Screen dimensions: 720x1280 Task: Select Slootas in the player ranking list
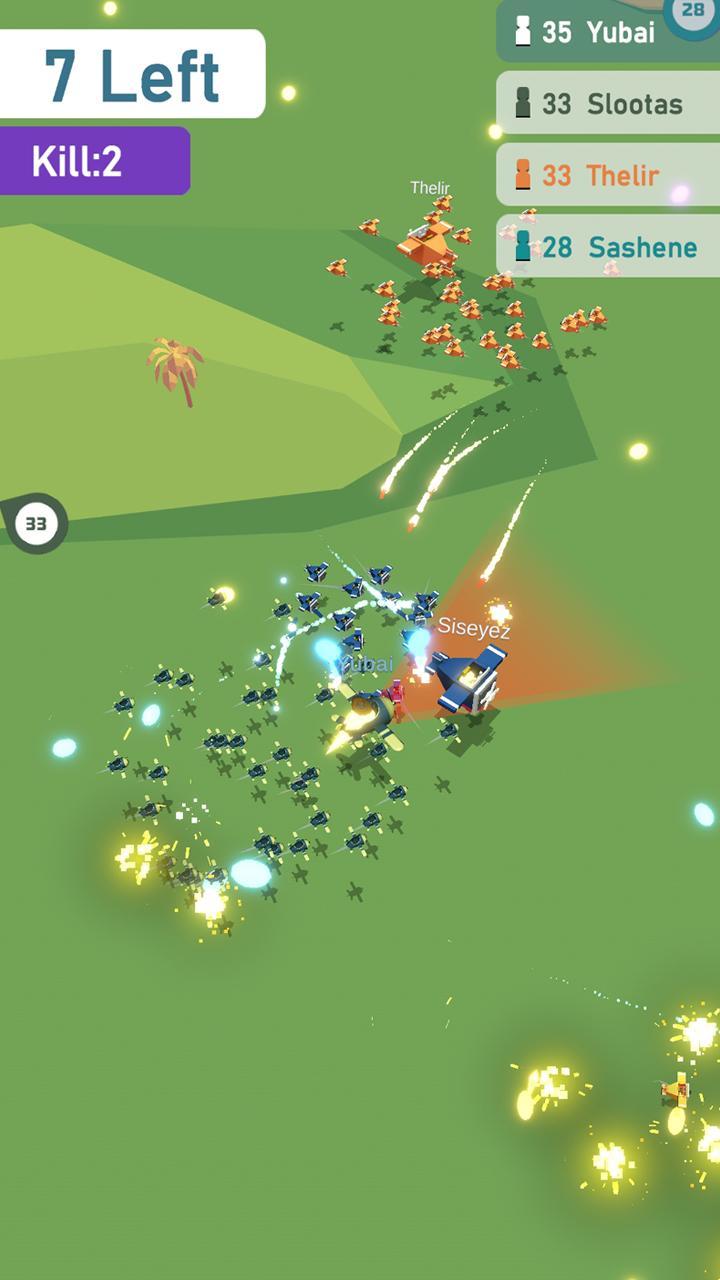tap(607, 103)
